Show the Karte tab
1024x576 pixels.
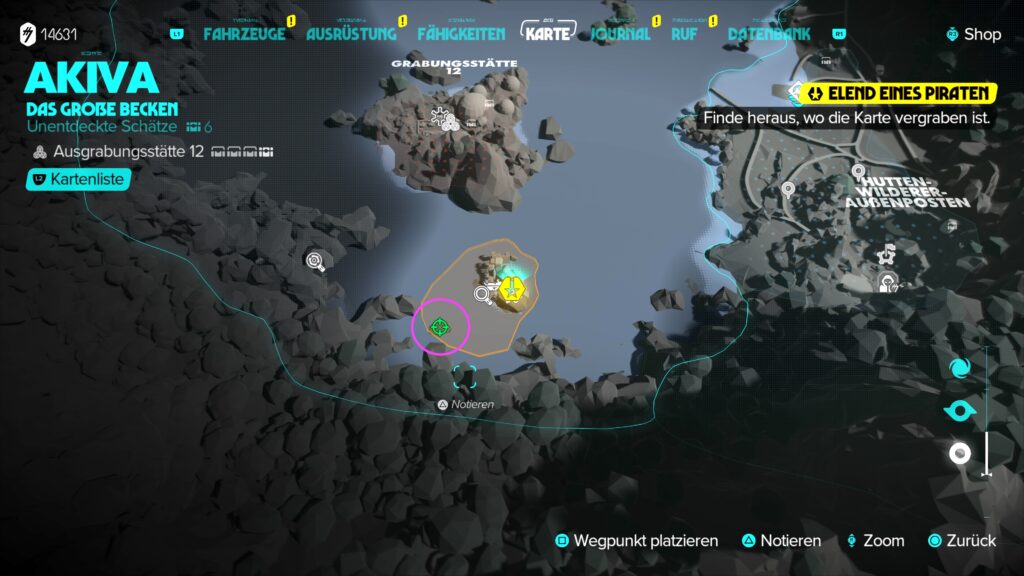click(548, 33)
